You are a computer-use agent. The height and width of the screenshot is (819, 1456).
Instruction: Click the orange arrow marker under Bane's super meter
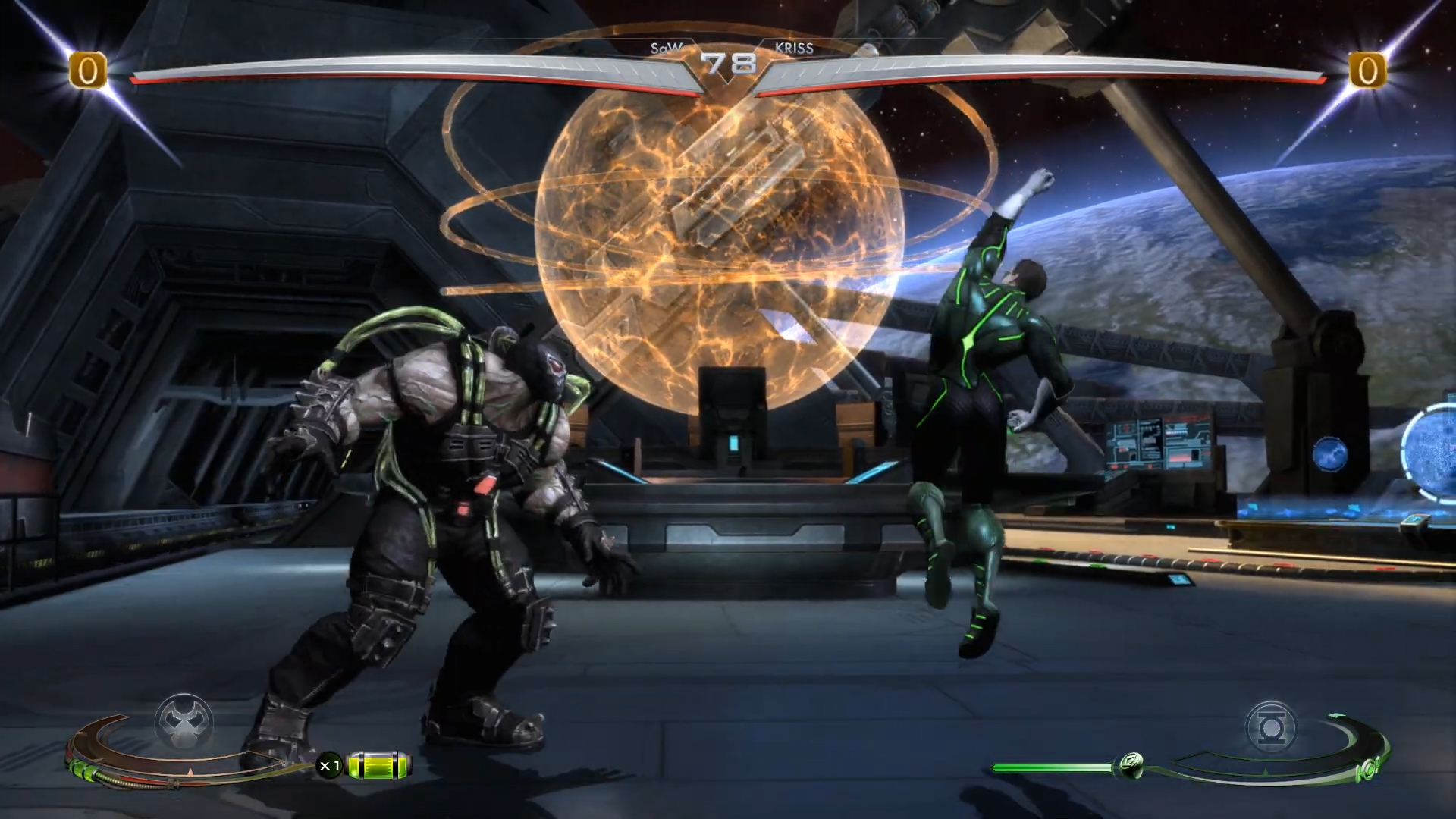[x=191, y=772]
